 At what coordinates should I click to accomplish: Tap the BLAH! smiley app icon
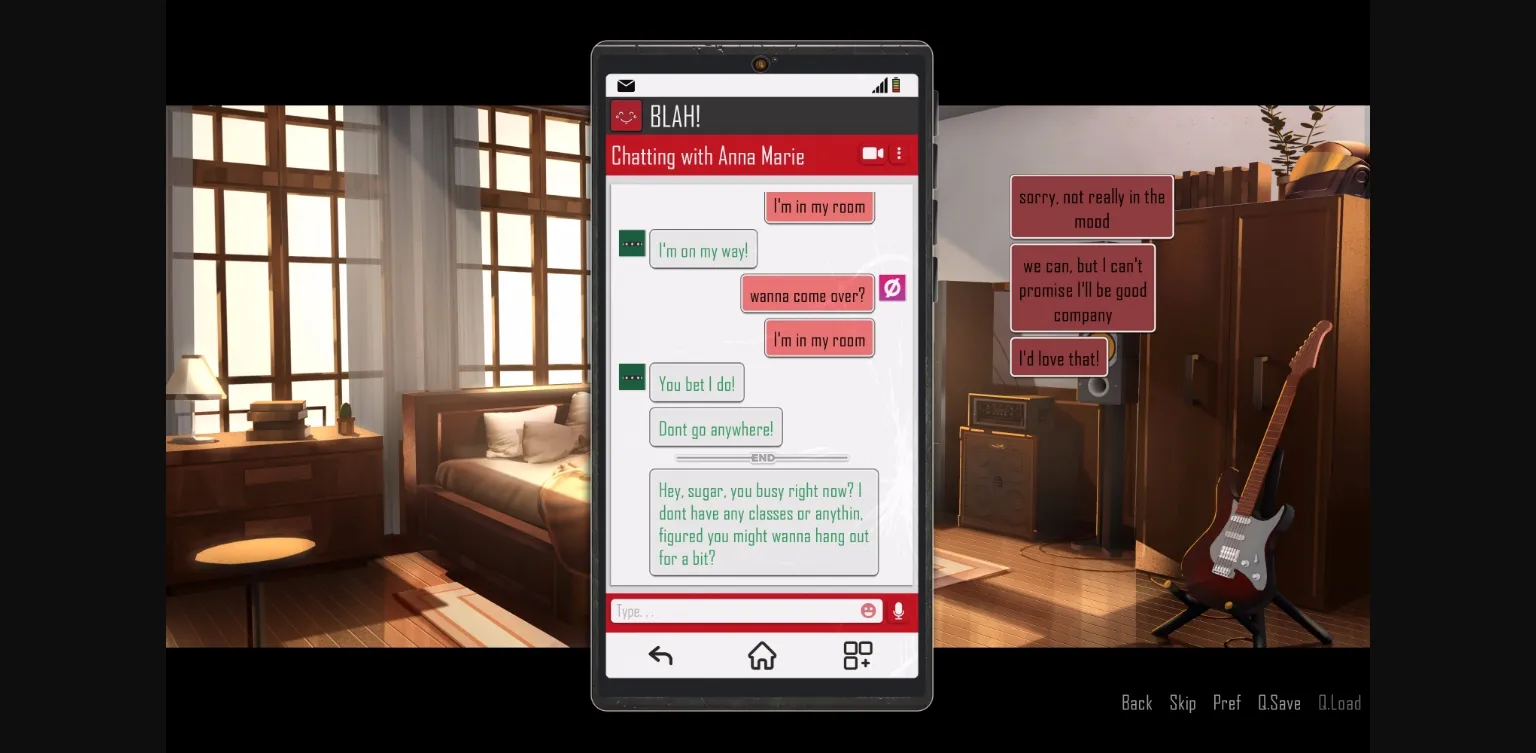(x=625, y=115)
